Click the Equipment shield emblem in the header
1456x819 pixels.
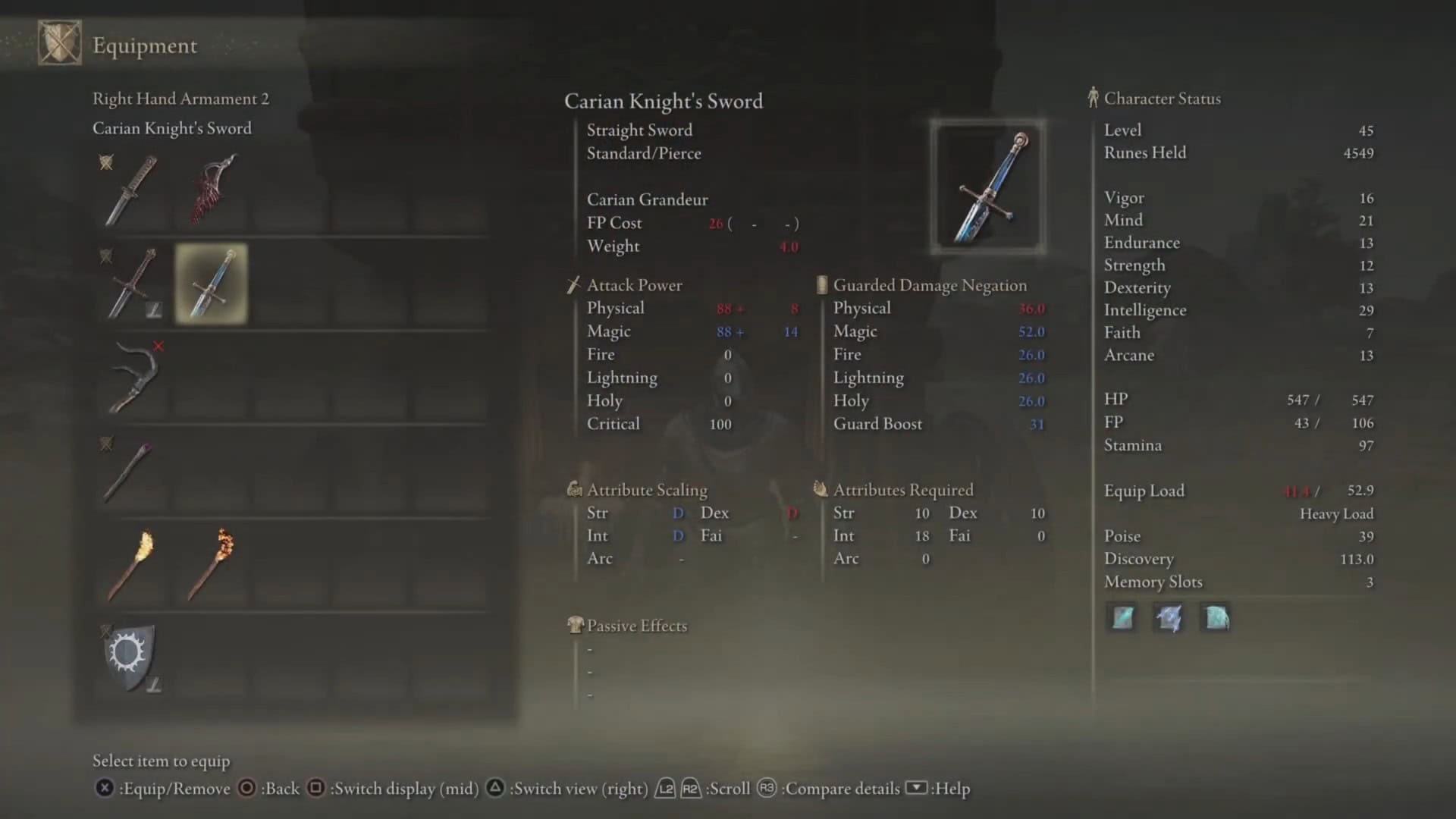pyautogui.click(x=59, y=43)
